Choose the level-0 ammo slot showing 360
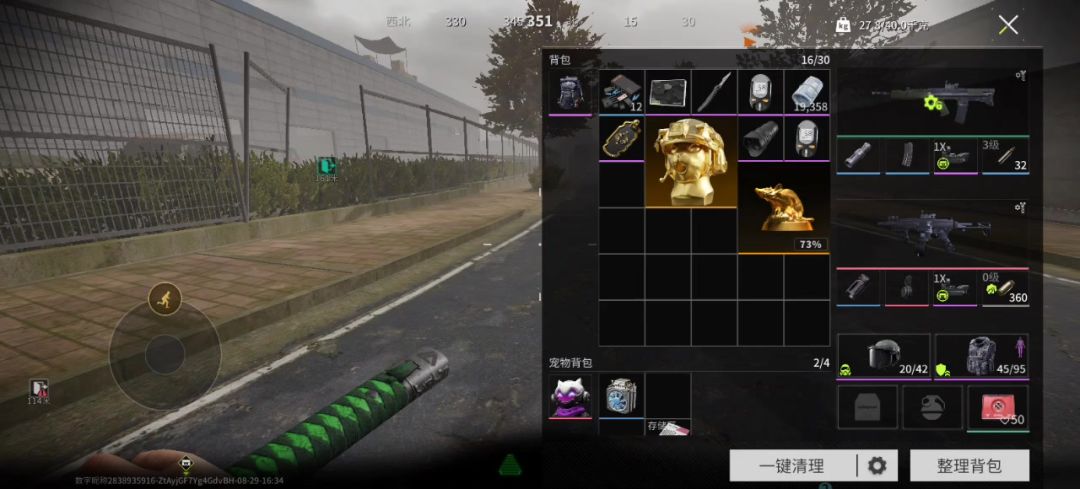 tap(1005, 287)
